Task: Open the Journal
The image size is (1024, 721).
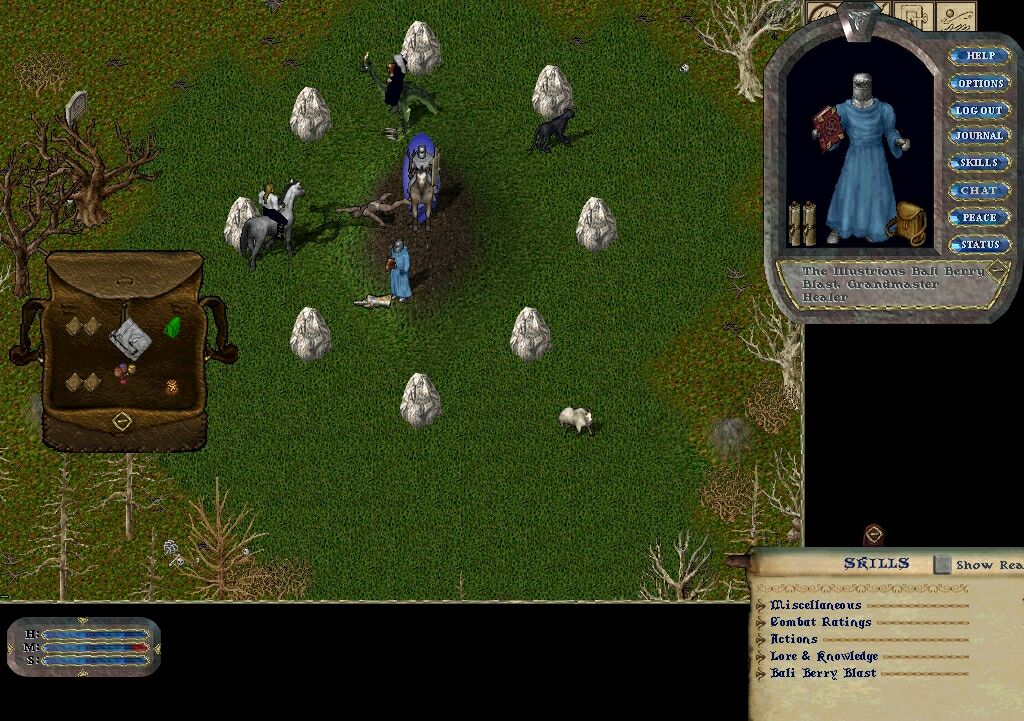Action: (x=979, y=136)
